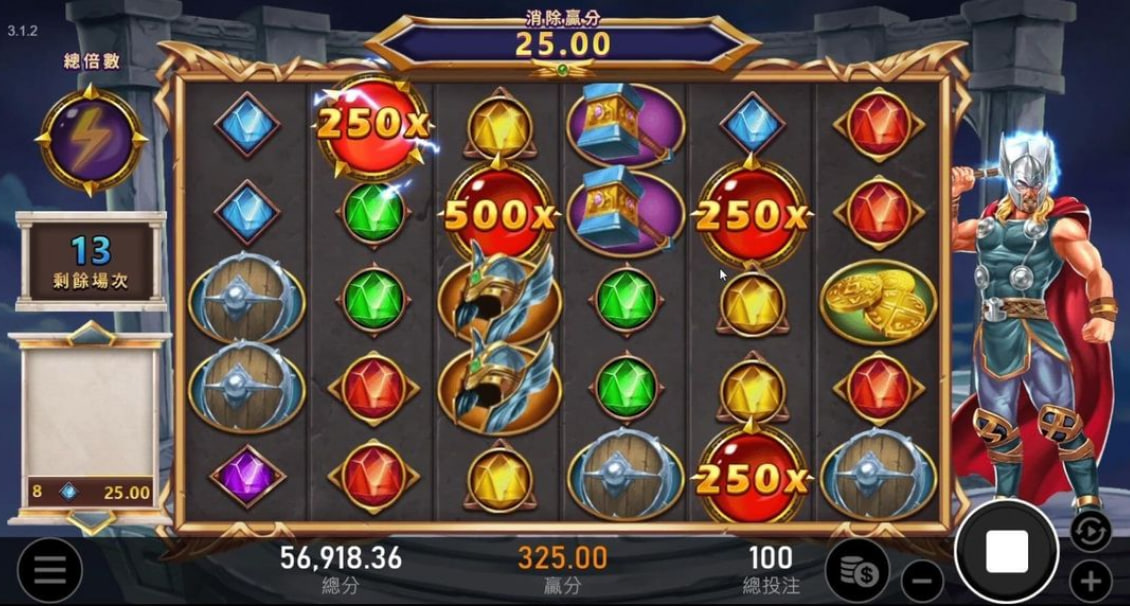Decrease the total bet with minus
The image size is (1130, 606).
tap(922, 580)
